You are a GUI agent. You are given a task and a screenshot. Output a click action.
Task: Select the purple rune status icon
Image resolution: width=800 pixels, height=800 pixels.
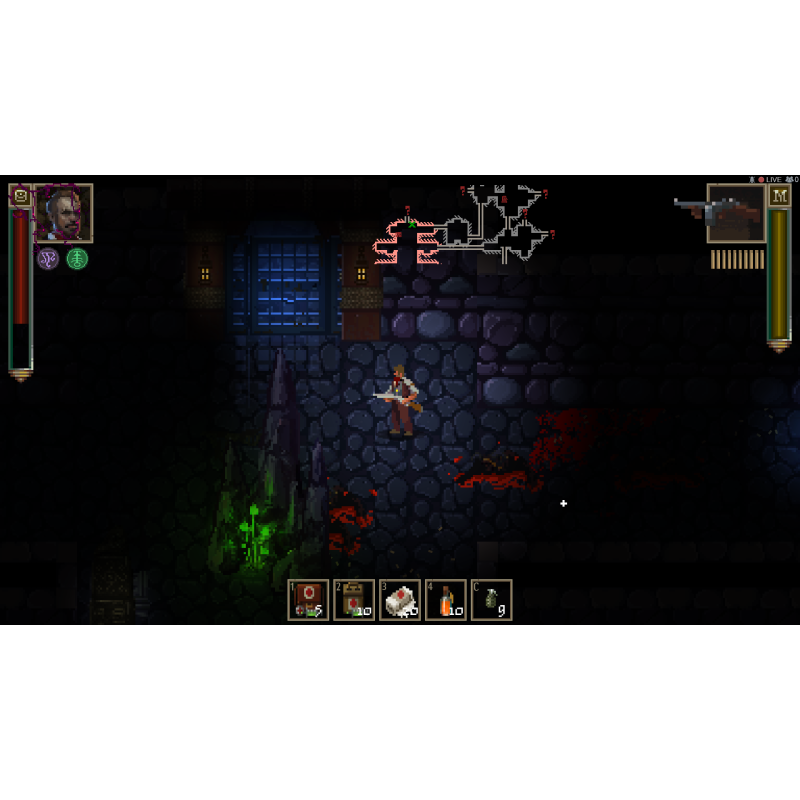(48, 259)
